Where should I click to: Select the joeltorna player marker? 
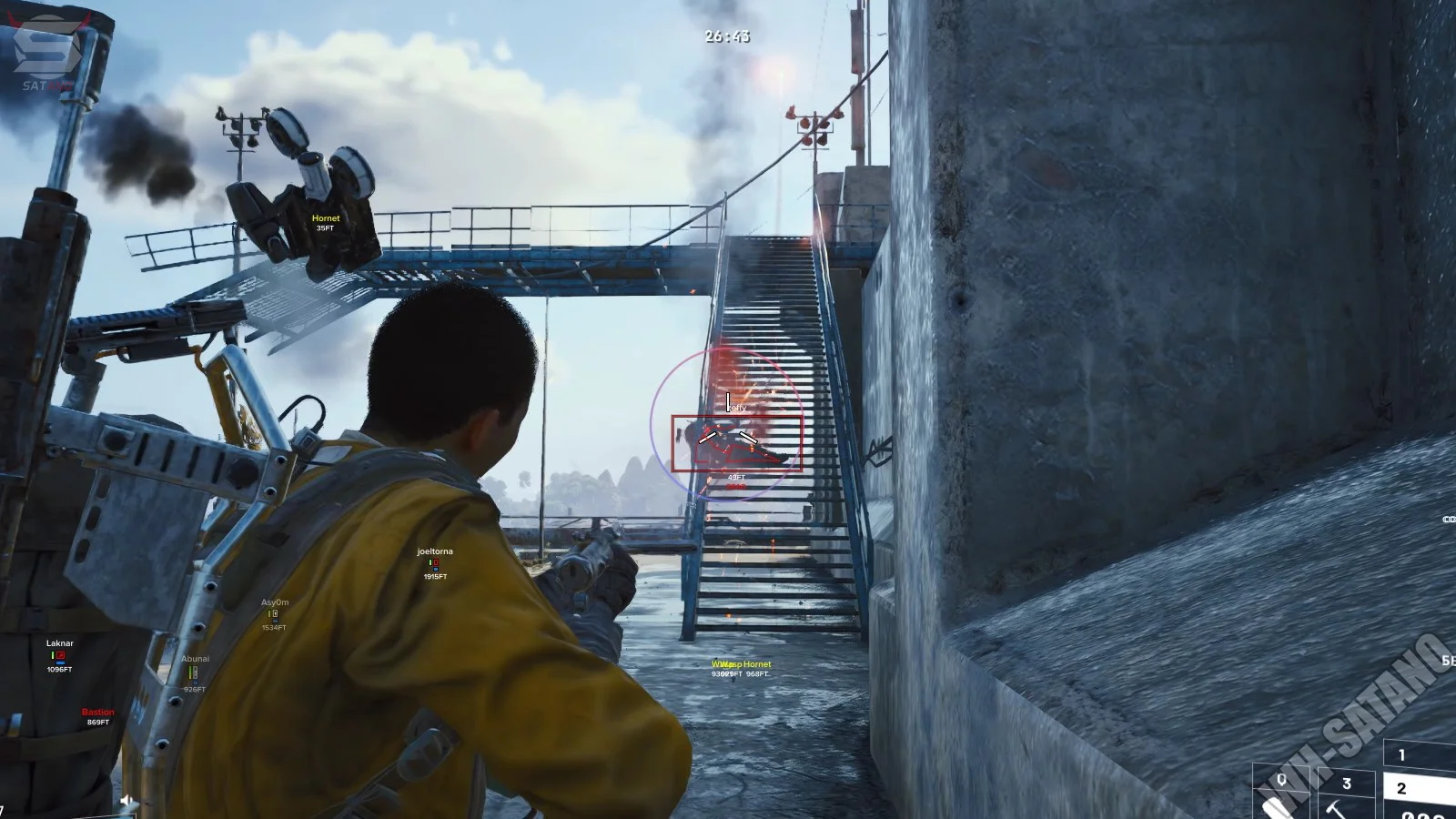pyautogui.click(x=435, y=562)
